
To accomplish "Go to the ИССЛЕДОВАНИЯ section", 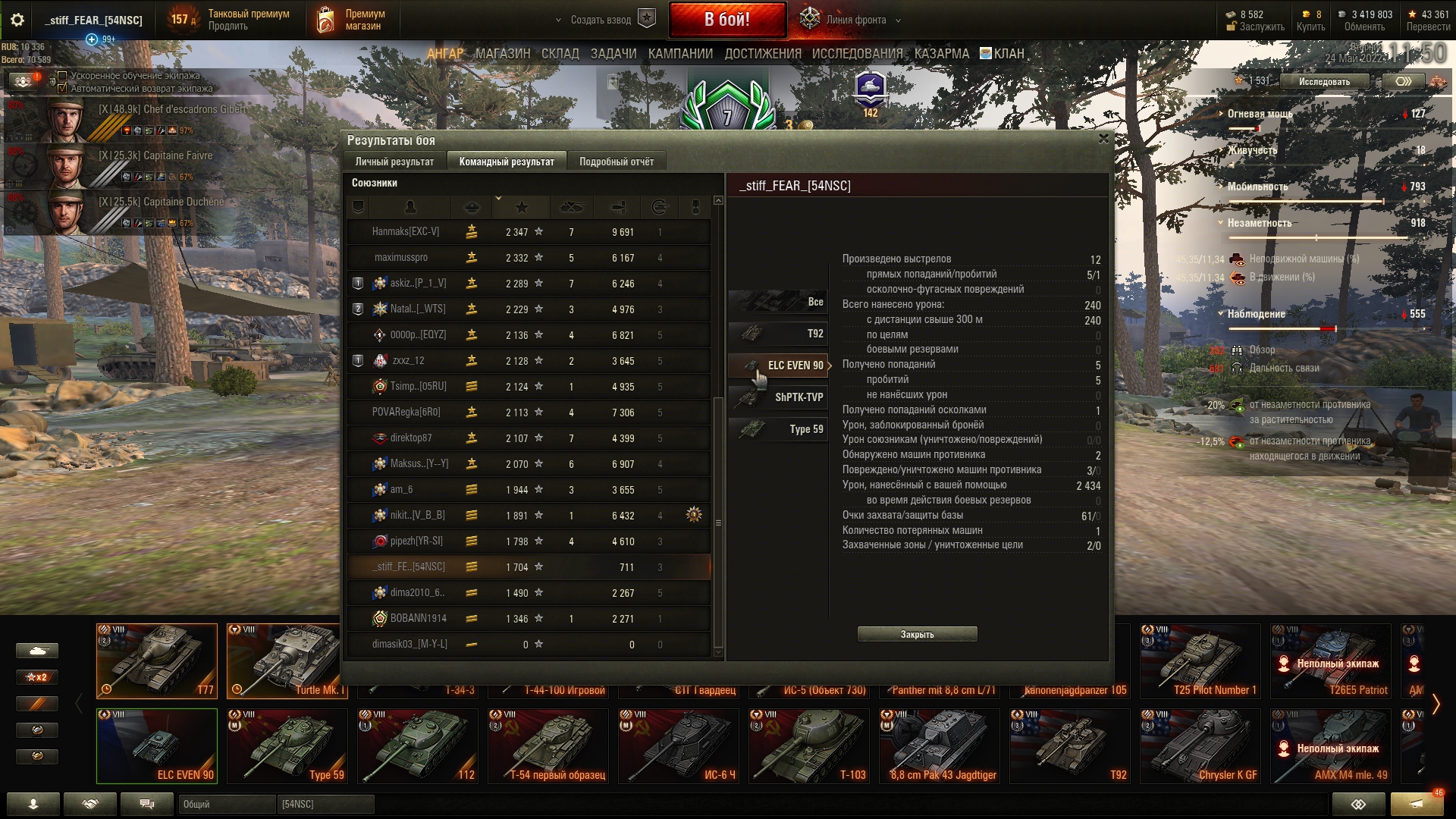I will tap(857, 54).
